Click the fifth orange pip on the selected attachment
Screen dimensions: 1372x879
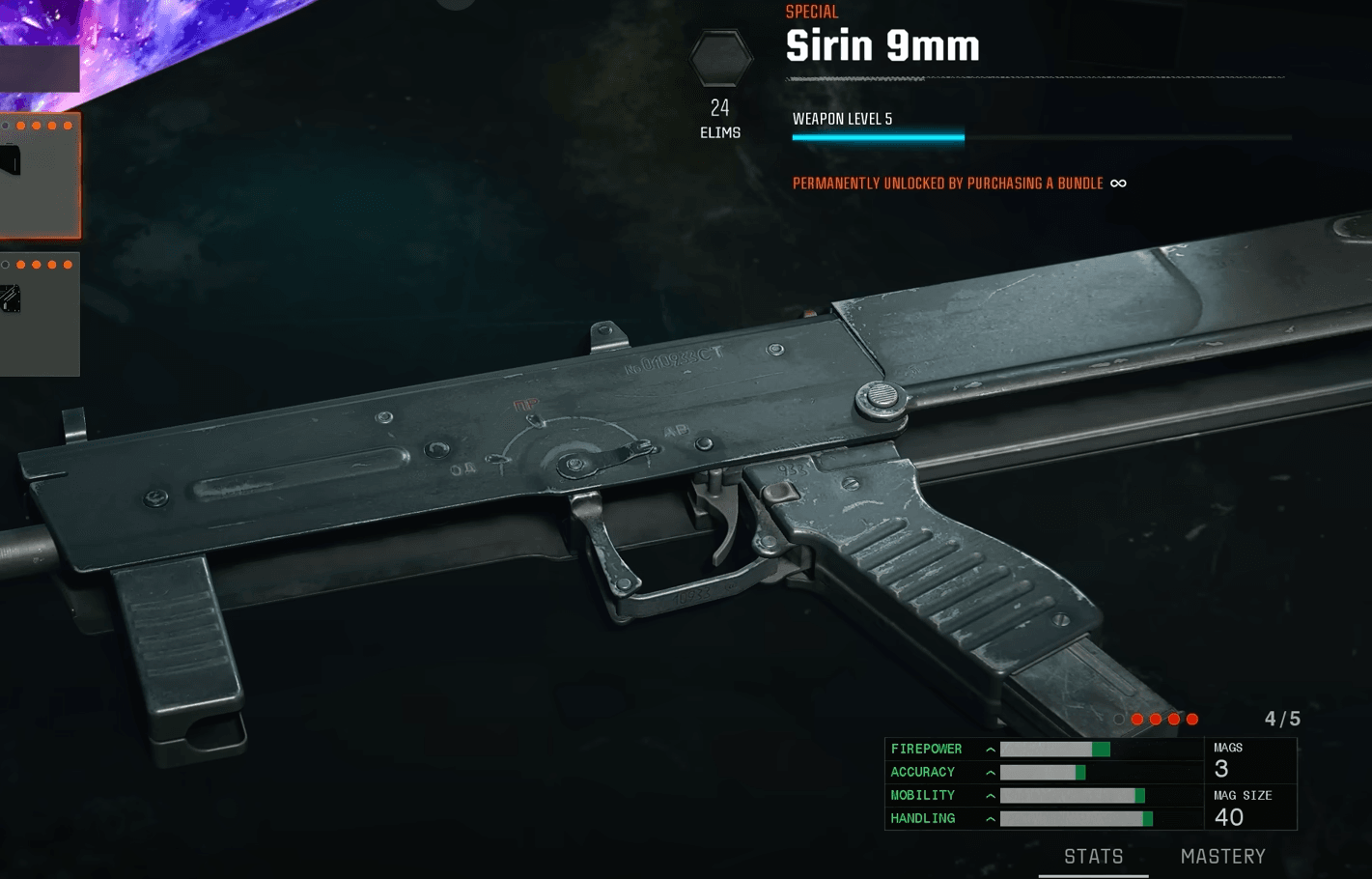pyautogui.click(x=68, y=125)
